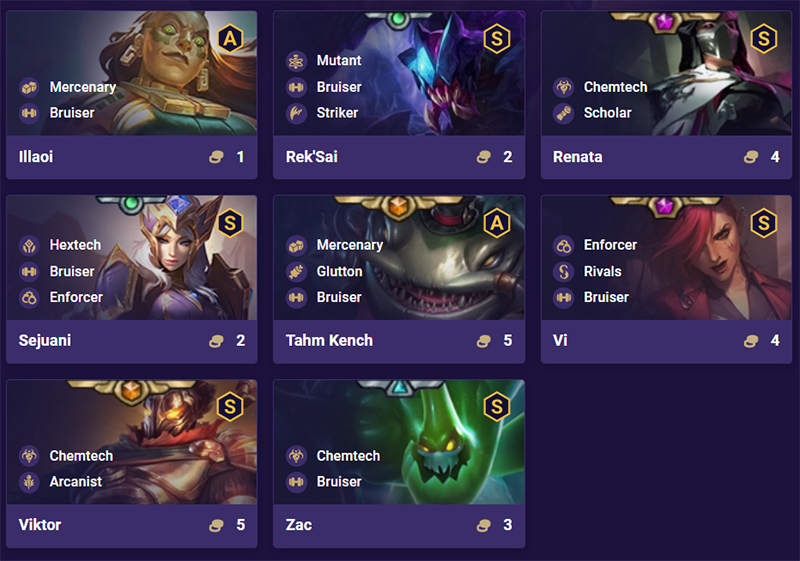Click the Striker trait on Rek'Sai
Image resolution: width=800 pixels, height=561 pixels.
coord(337,113)
